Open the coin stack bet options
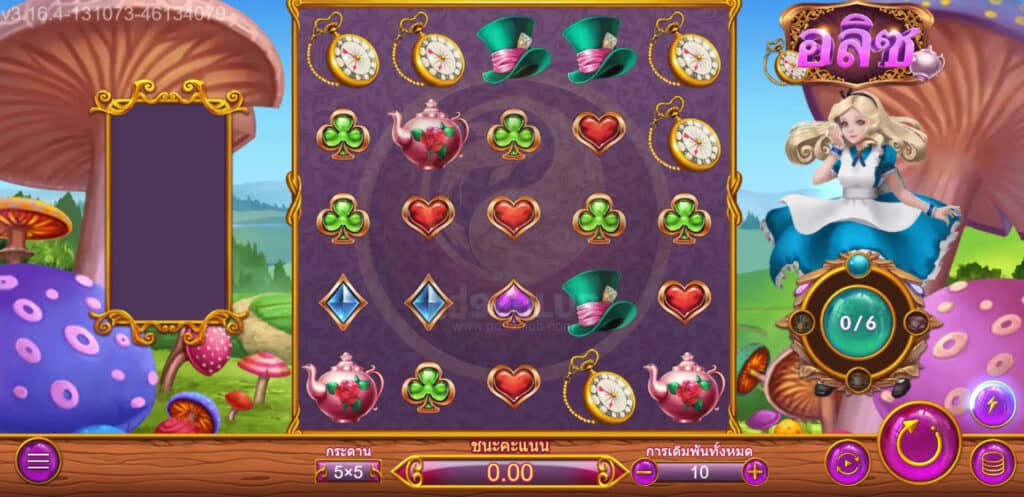This screenshot has width=1024, height=497. coord(992,462)
